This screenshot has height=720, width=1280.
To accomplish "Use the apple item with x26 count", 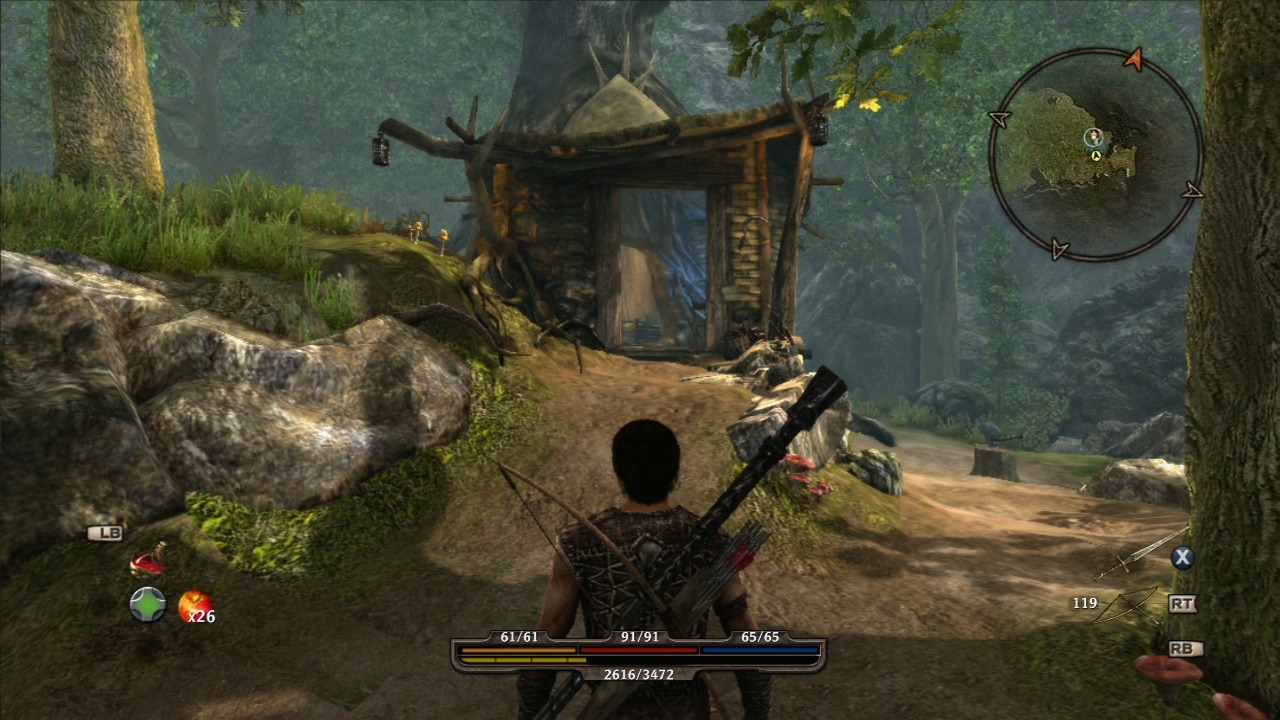I will [x=193, y=604].
